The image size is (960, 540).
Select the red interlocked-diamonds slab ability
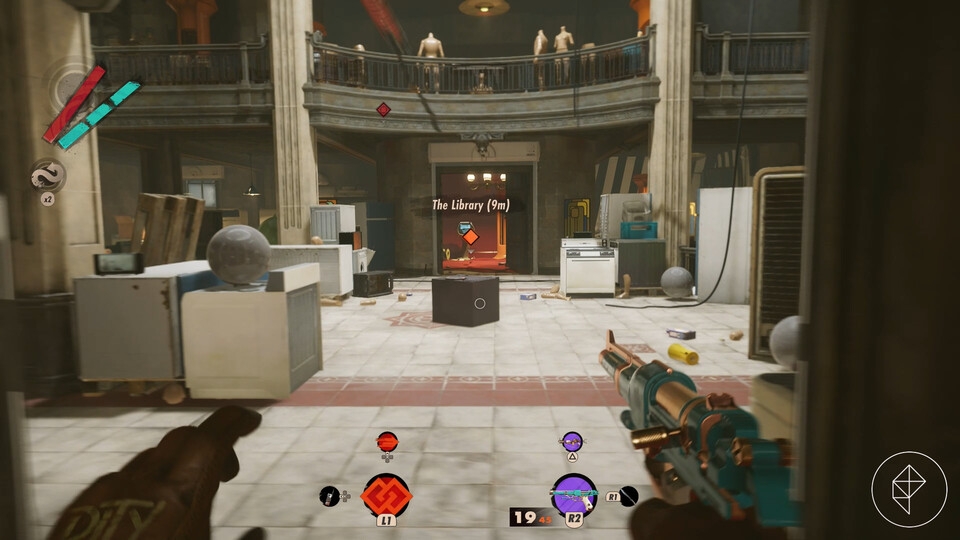[x=386, y=494]
